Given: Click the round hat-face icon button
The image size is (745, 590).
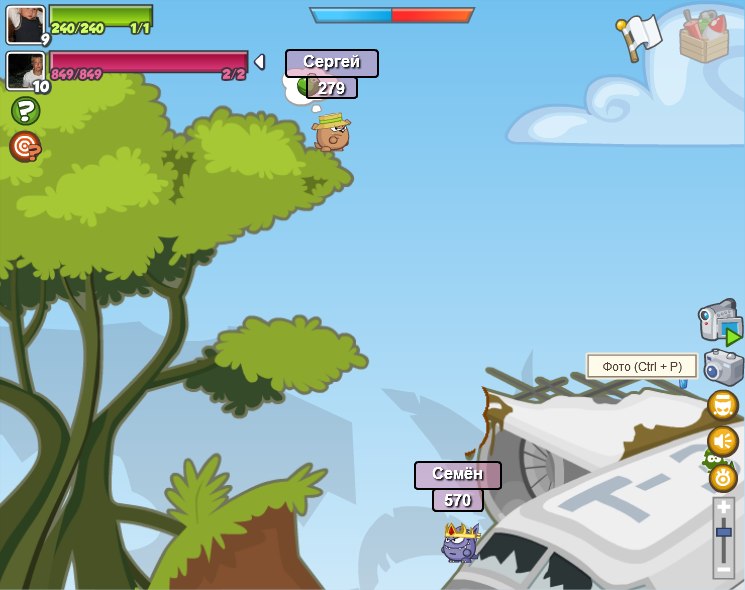Looking at the screenshot, I should [722, 405].
